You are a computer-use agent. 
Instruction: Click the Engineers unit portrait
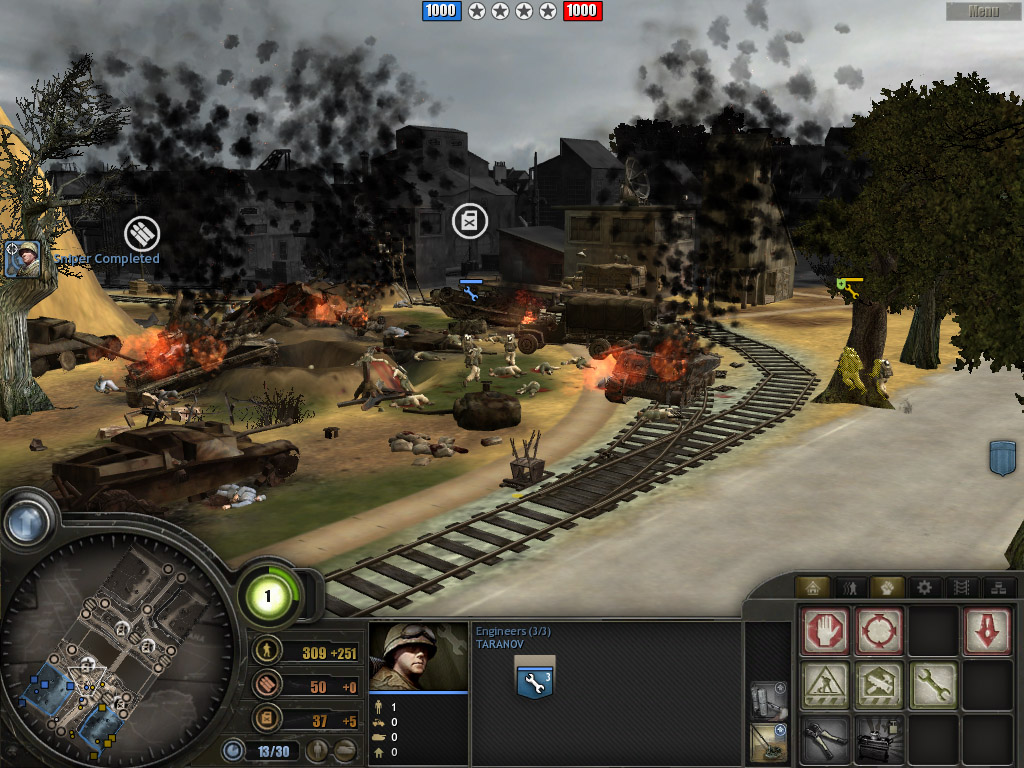point(418,657)
